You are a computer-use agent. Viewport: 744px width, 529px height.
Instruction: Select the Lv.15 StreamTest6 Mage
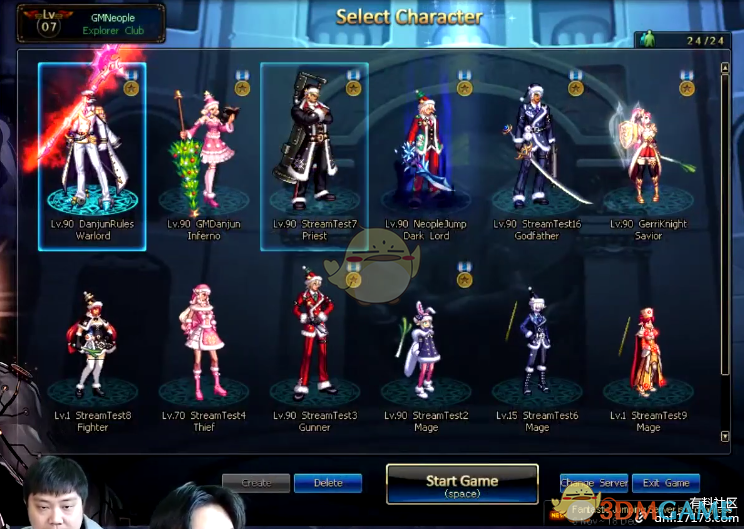pos(537,345)
